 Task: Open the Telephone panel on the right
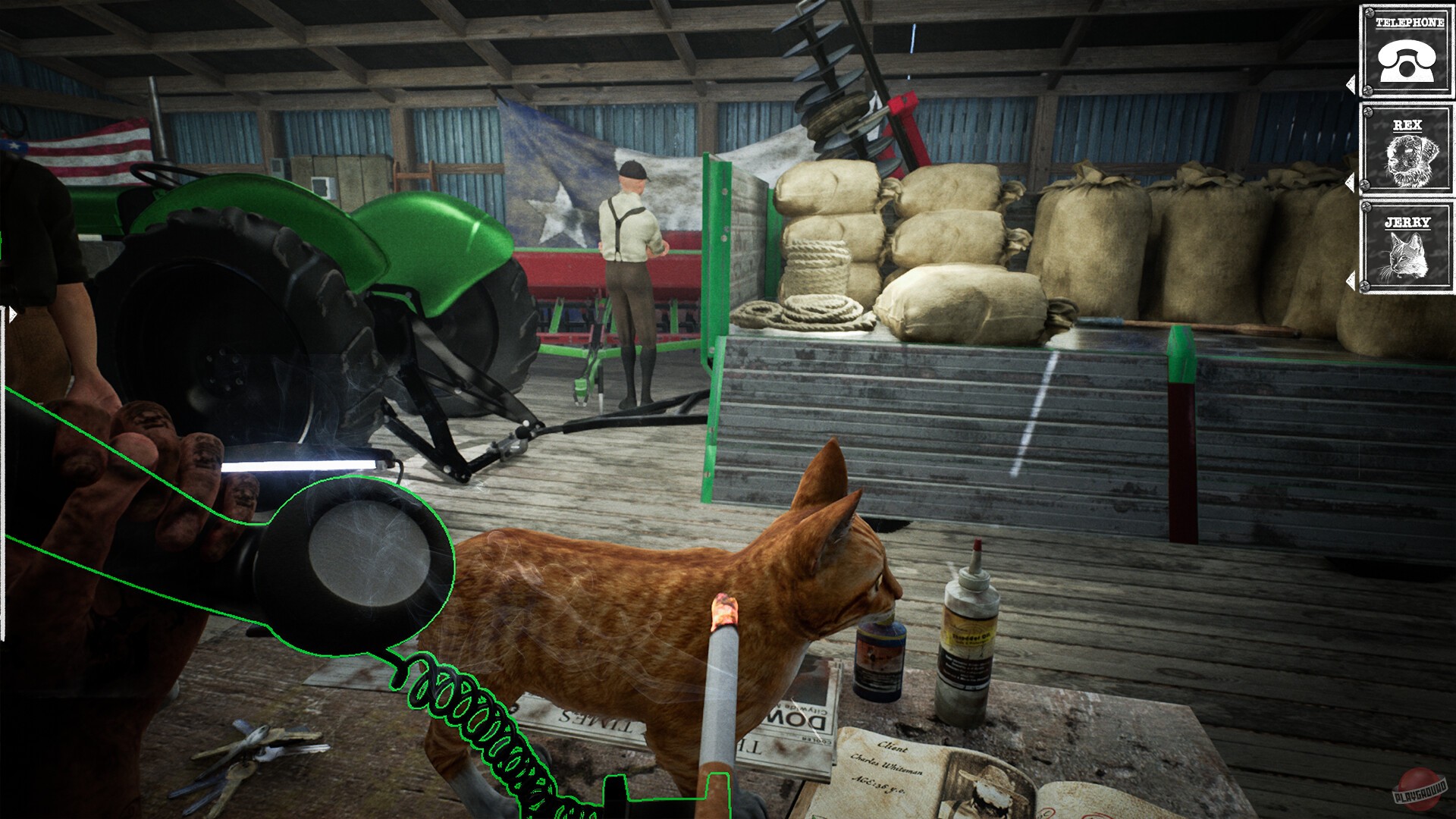click(x=1407, y=53)
